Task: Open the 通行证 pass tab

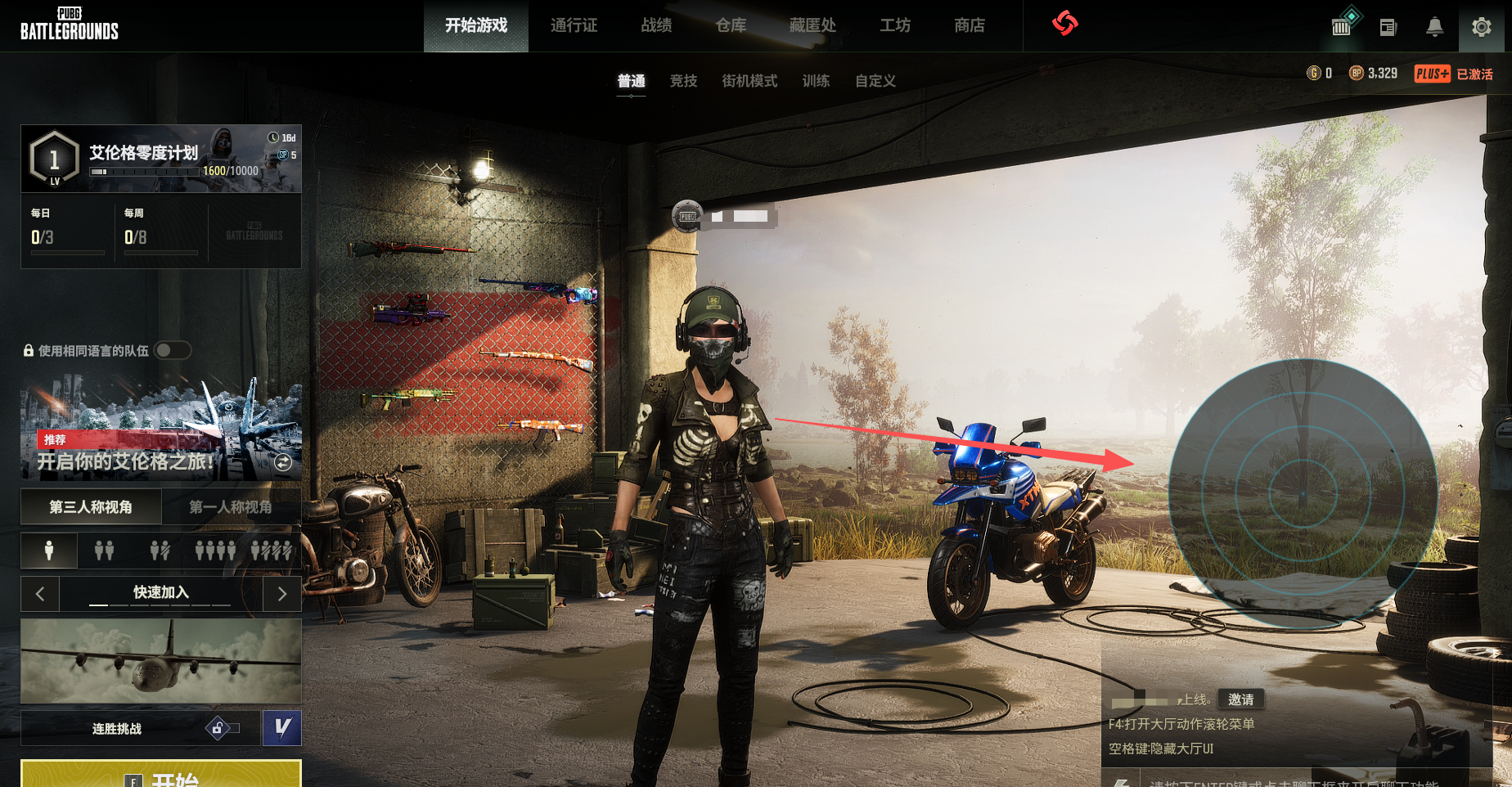Action: tap(574, 25)
